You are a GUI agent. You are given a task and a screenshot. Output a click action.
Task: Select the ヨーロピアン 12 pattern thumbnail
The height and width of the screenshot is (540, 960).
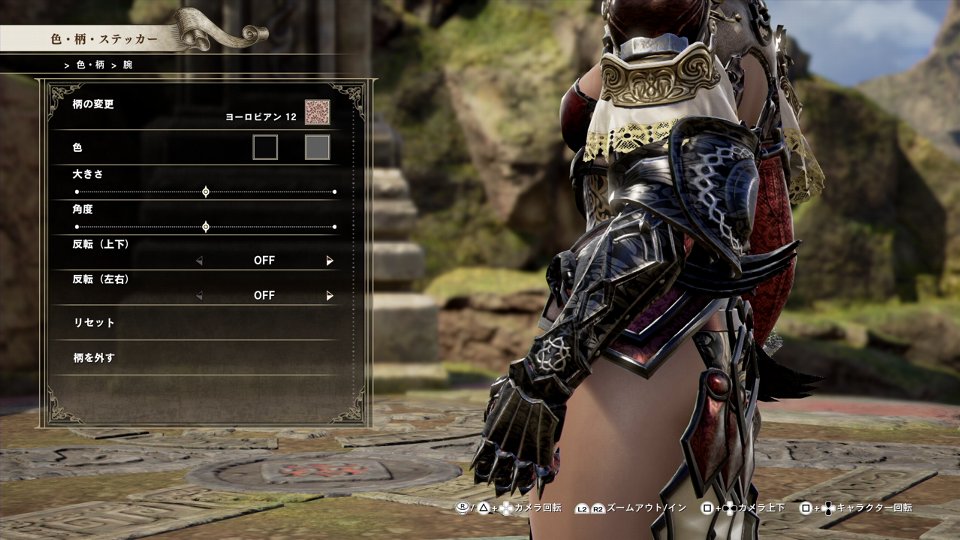click(x=317, y=113)
